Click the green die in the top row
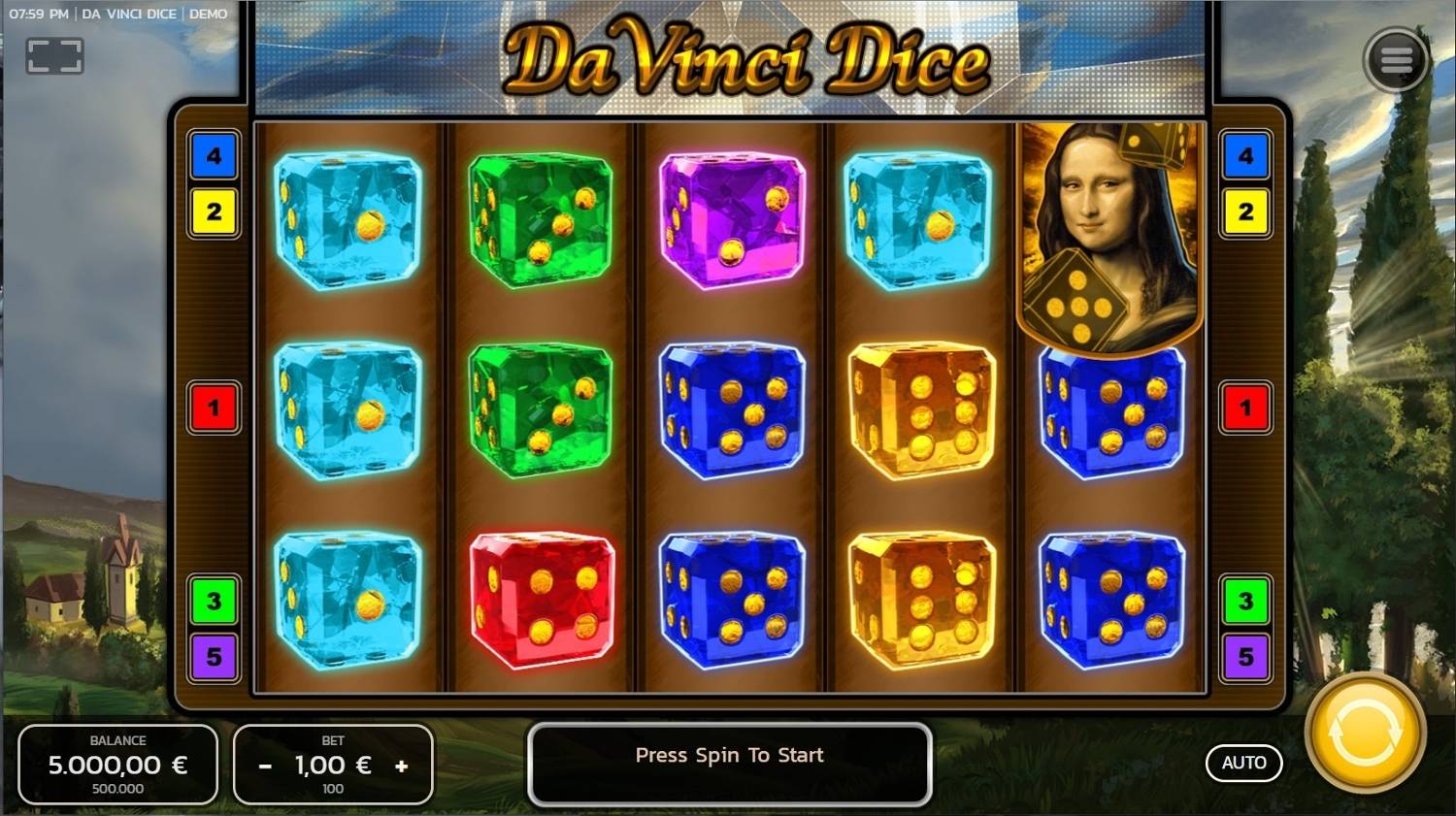This screenshot has height=816, width=1456. pyautogui.click(x=541, y=221)
